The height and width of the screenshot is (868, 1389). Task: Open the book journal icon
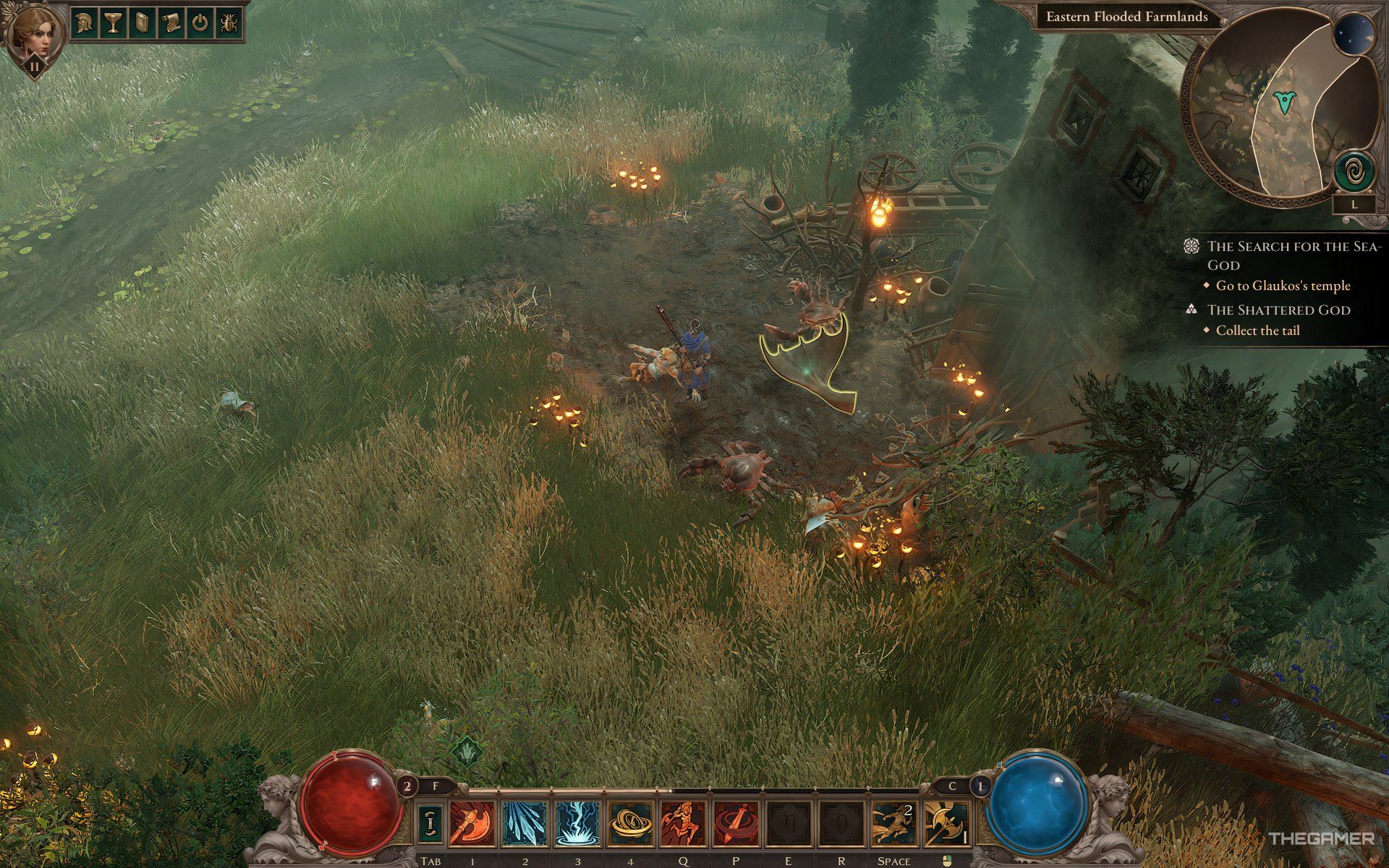[x=142, y=23]
